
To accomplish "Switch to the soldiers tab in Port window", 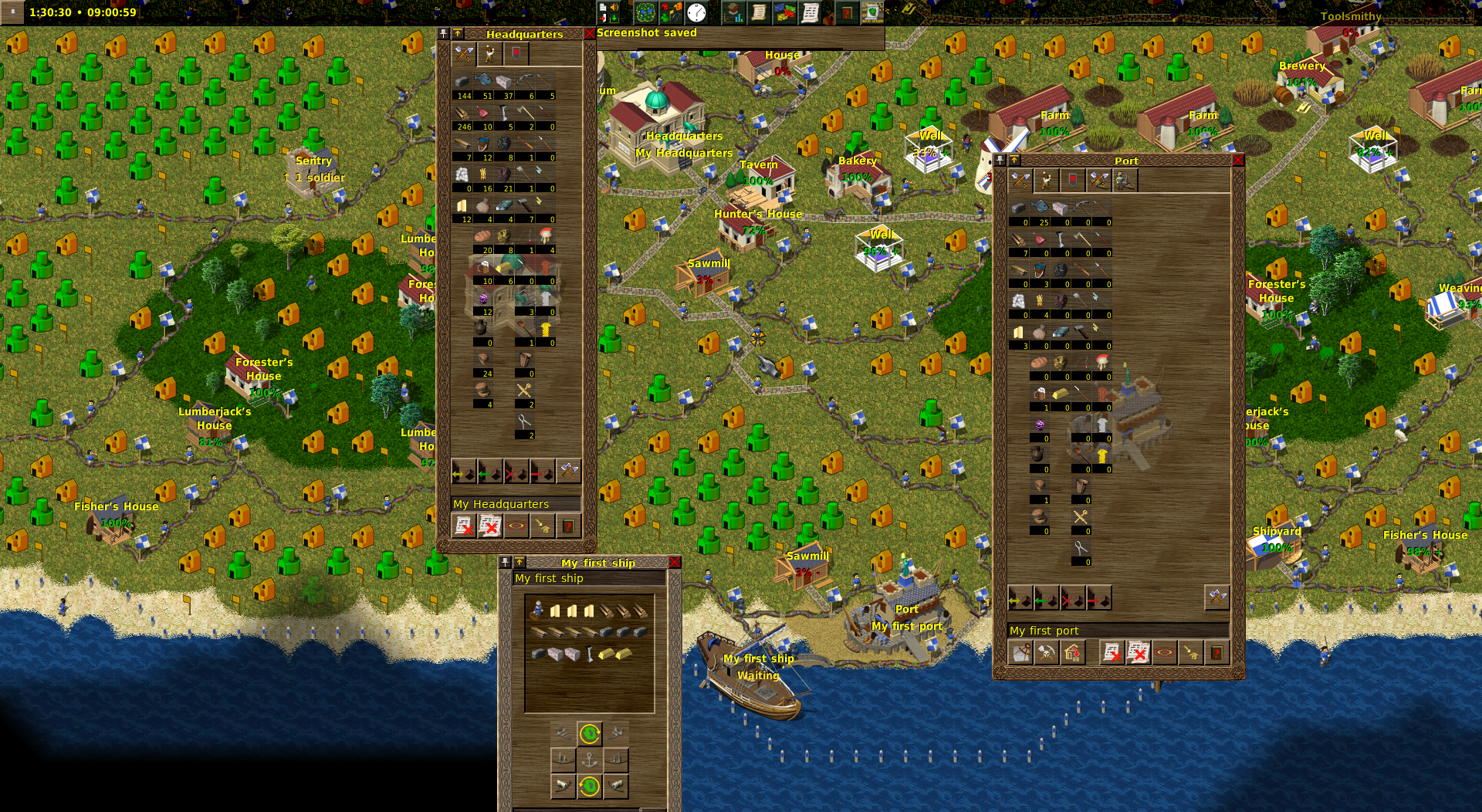I will (x=1072, y=180).
